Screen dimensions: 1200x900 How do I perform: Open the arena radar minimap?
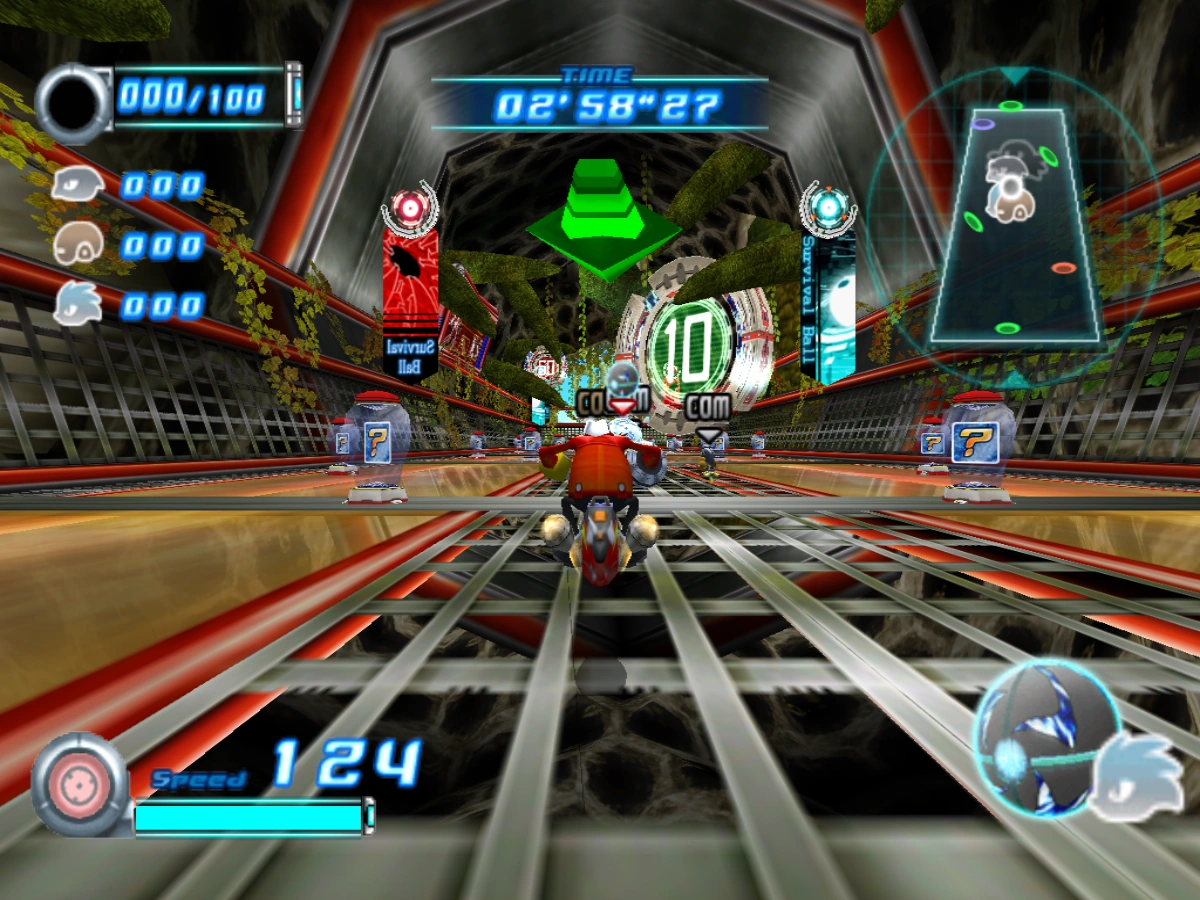pos(1013,228)
